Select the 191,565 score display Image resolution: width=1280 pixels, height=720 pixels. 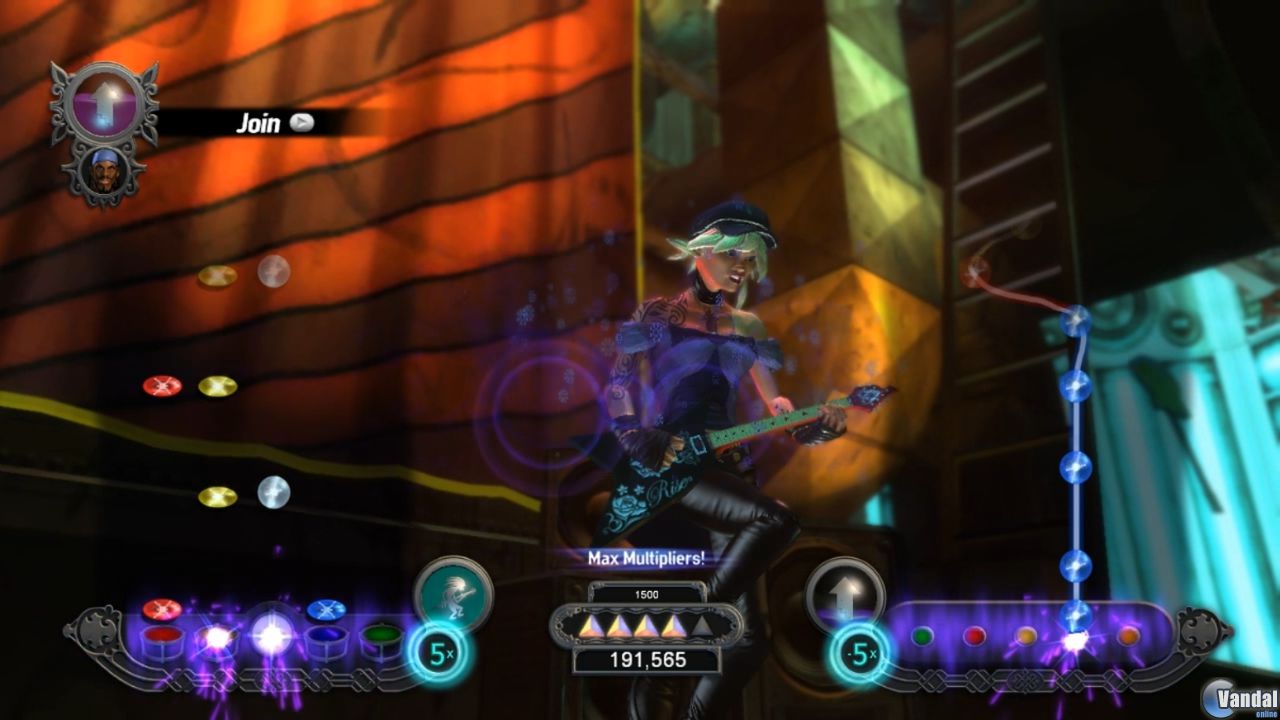pyautogui.click(x=648, y=660)
